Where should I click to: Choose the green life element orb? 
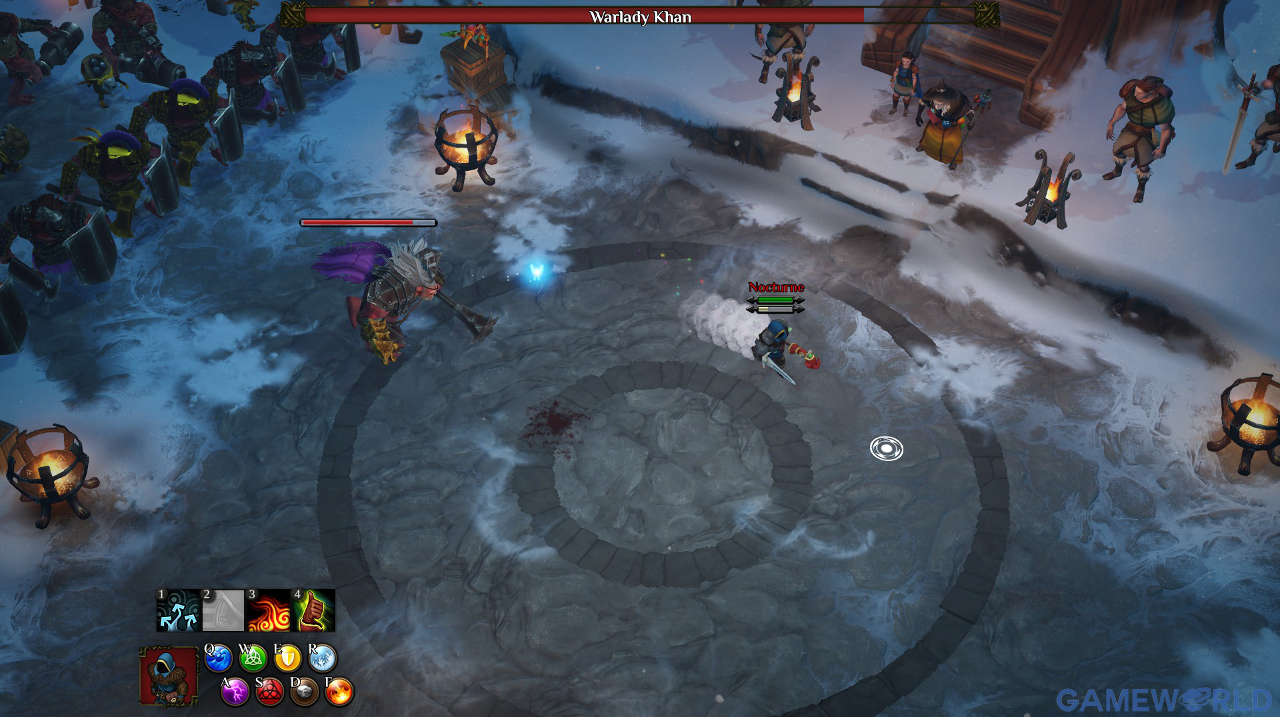coord(254,658)
